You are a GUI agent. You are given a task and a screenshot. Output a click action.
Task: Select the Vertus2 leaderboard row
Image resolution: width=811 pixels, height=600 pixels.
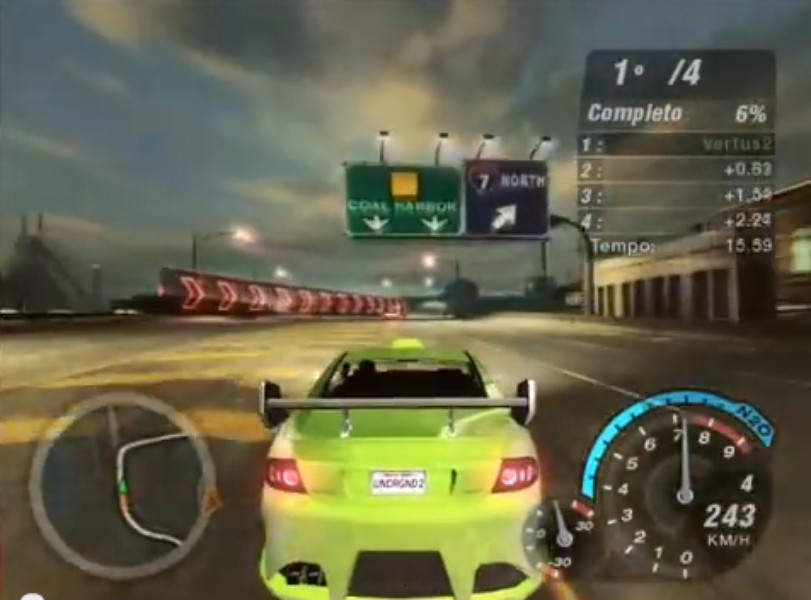click(676, 145)
